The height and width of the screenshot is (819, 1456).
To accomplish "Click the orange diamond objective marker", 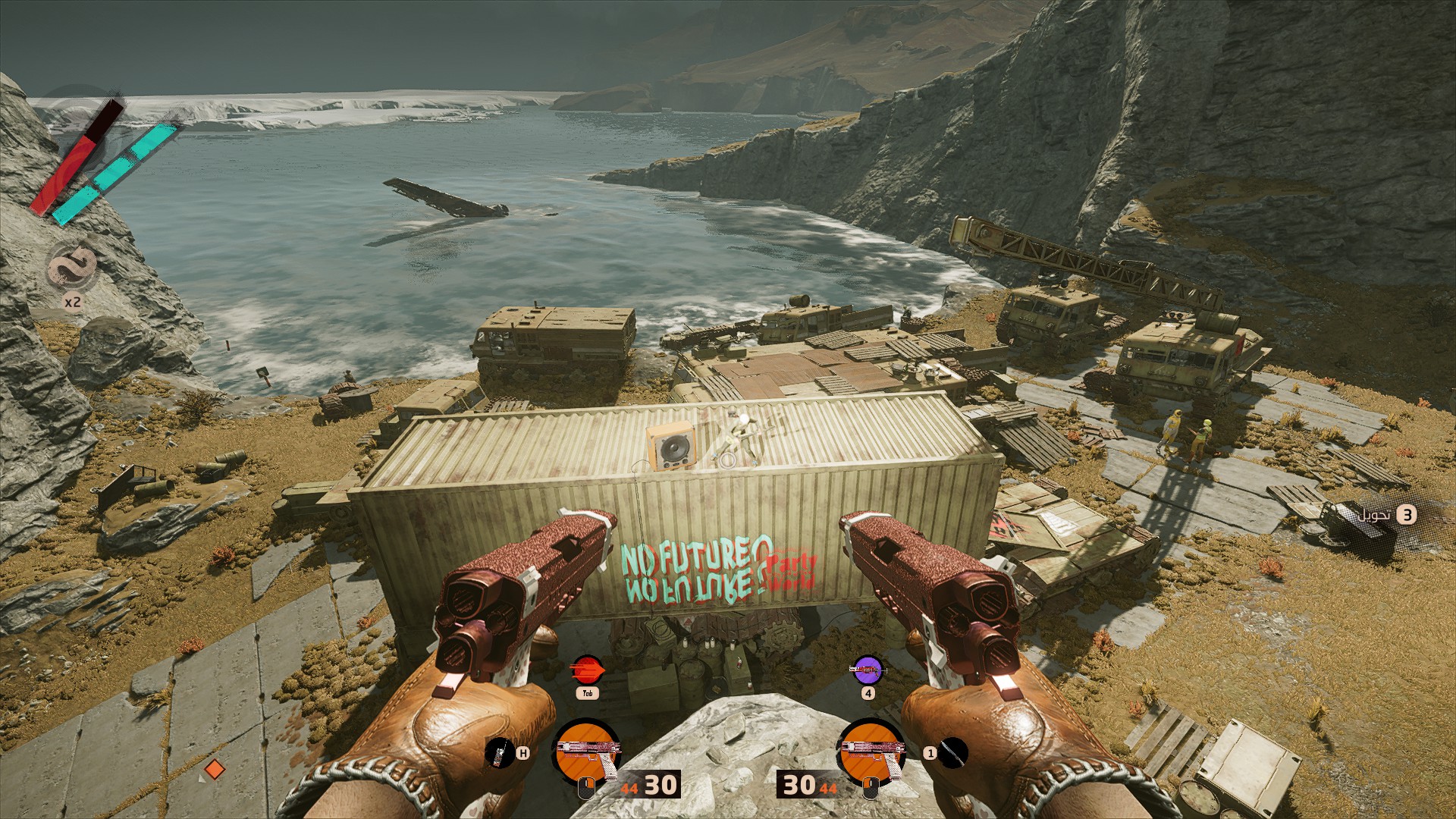I will (215, 770).
